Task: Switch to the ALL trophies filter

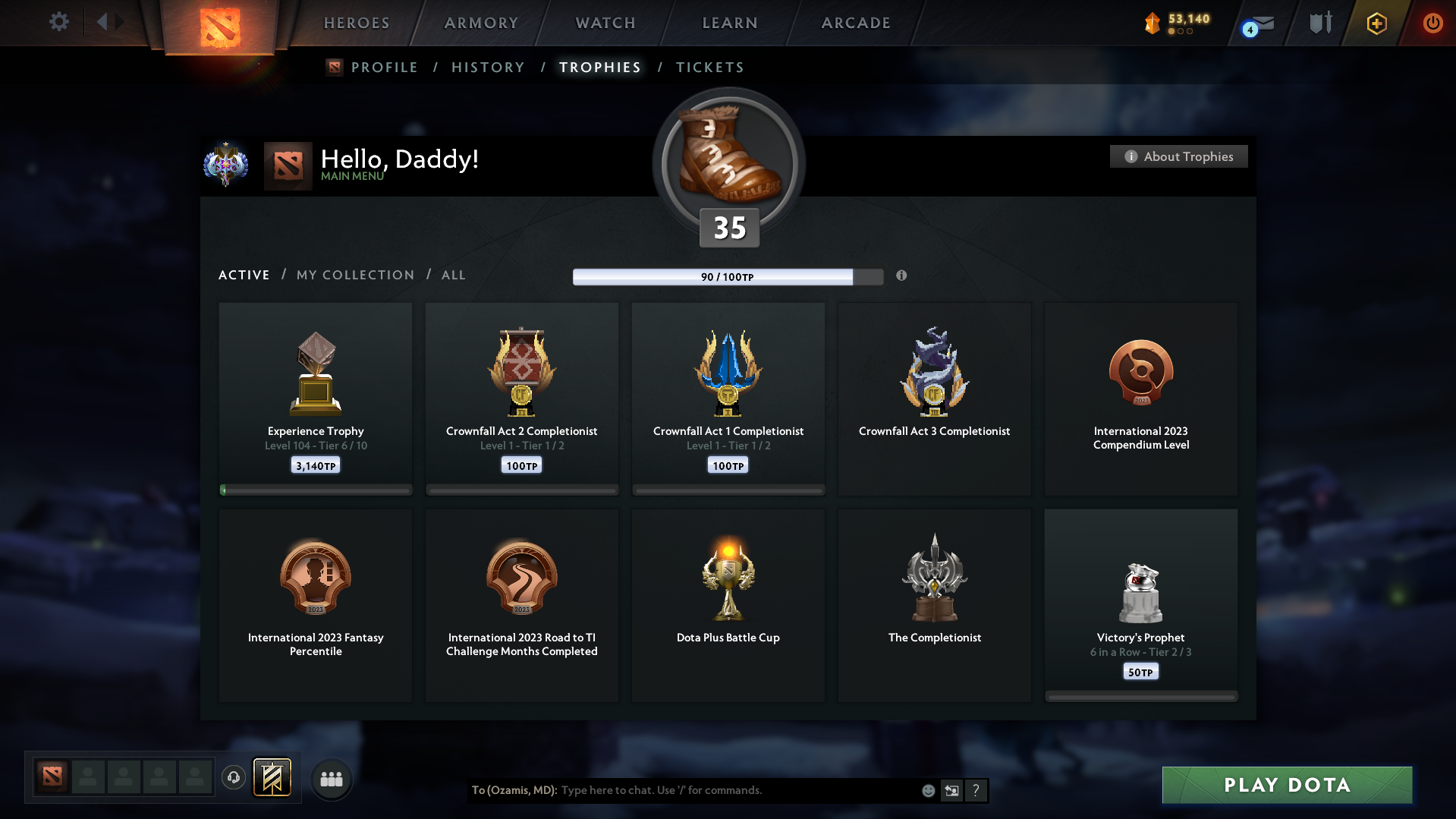Action: point(453,275)
